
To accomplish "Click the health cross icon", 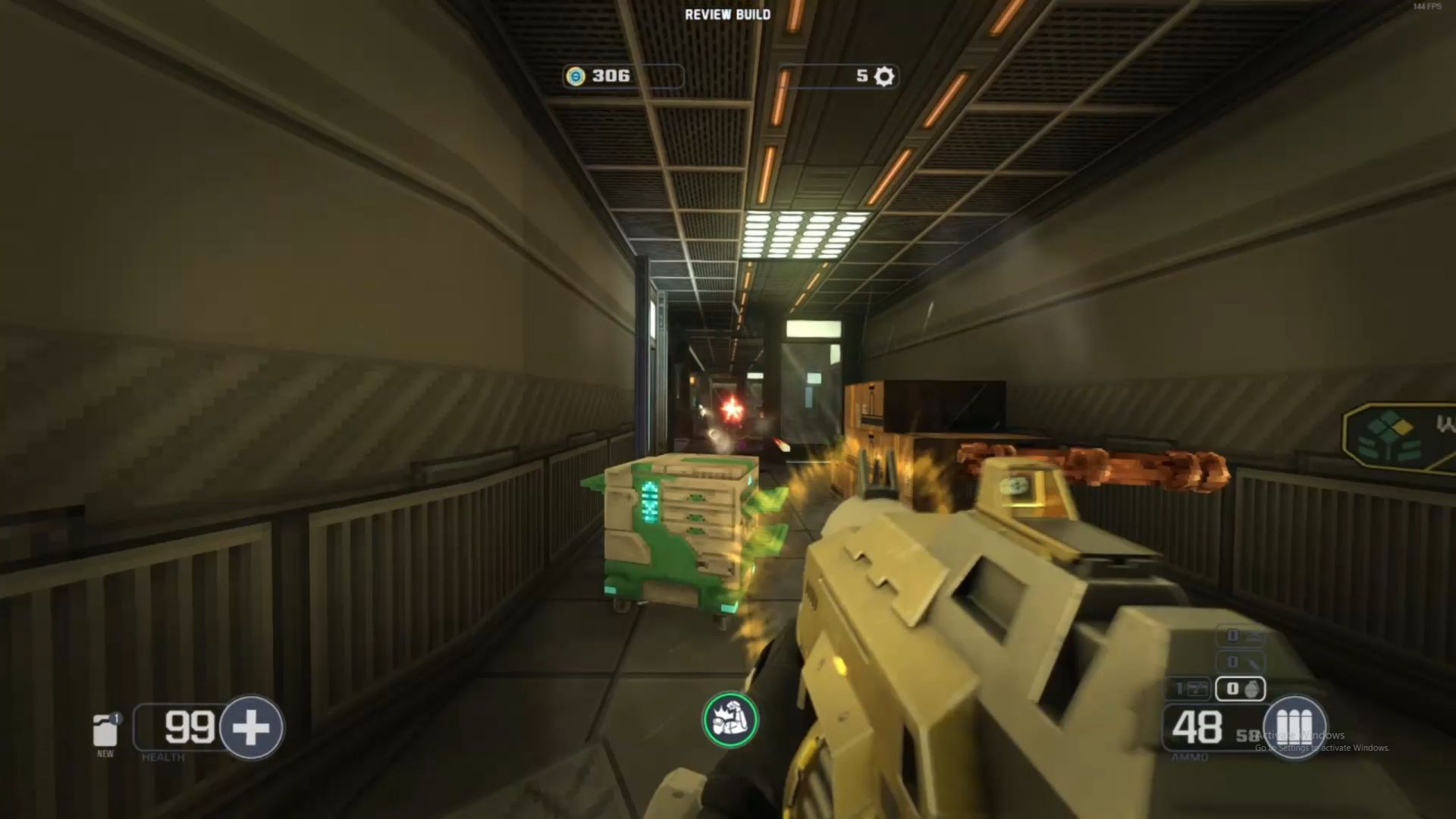I will coord(251,728).
